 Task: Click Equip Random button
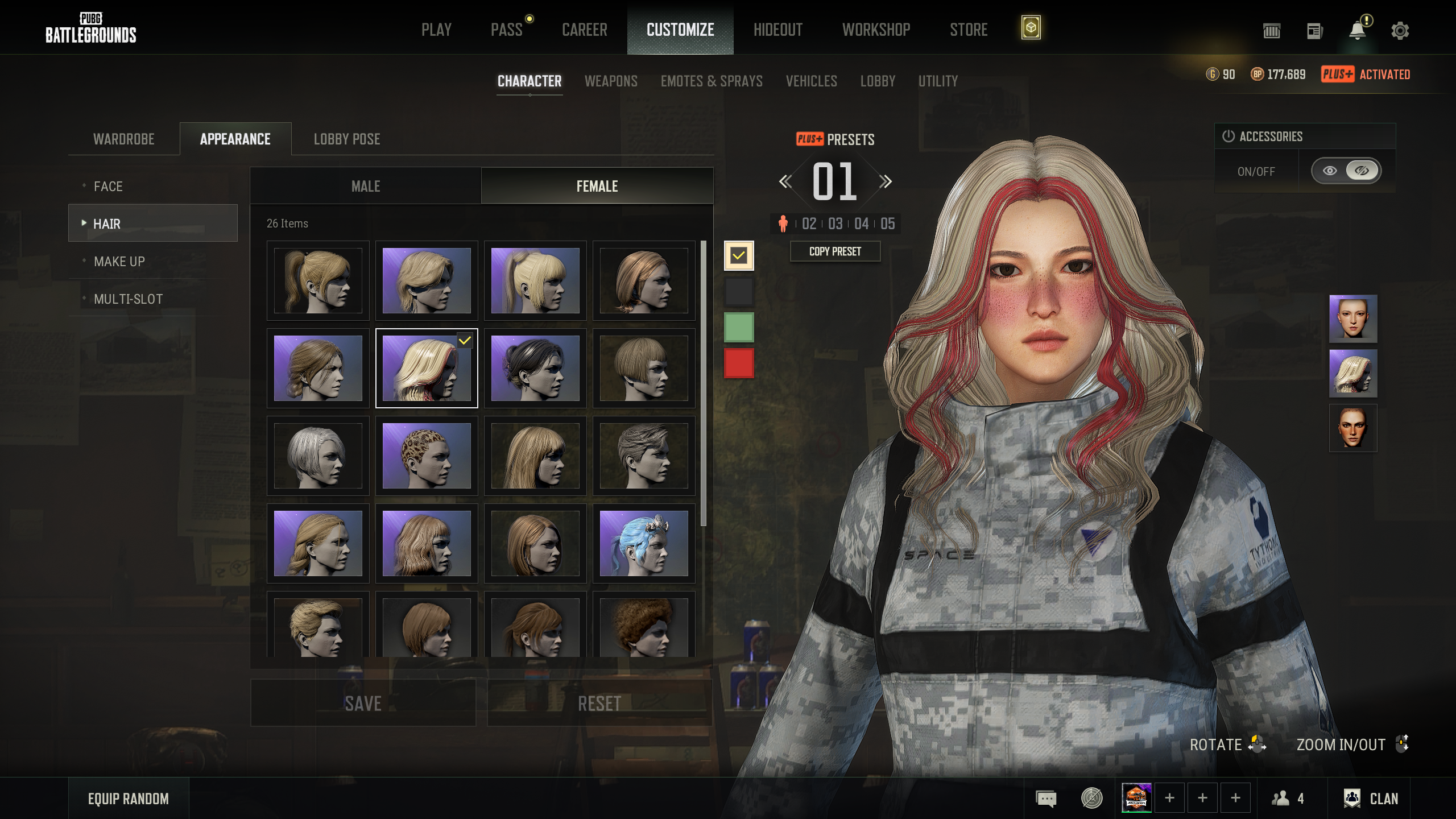tap(129, 799)
